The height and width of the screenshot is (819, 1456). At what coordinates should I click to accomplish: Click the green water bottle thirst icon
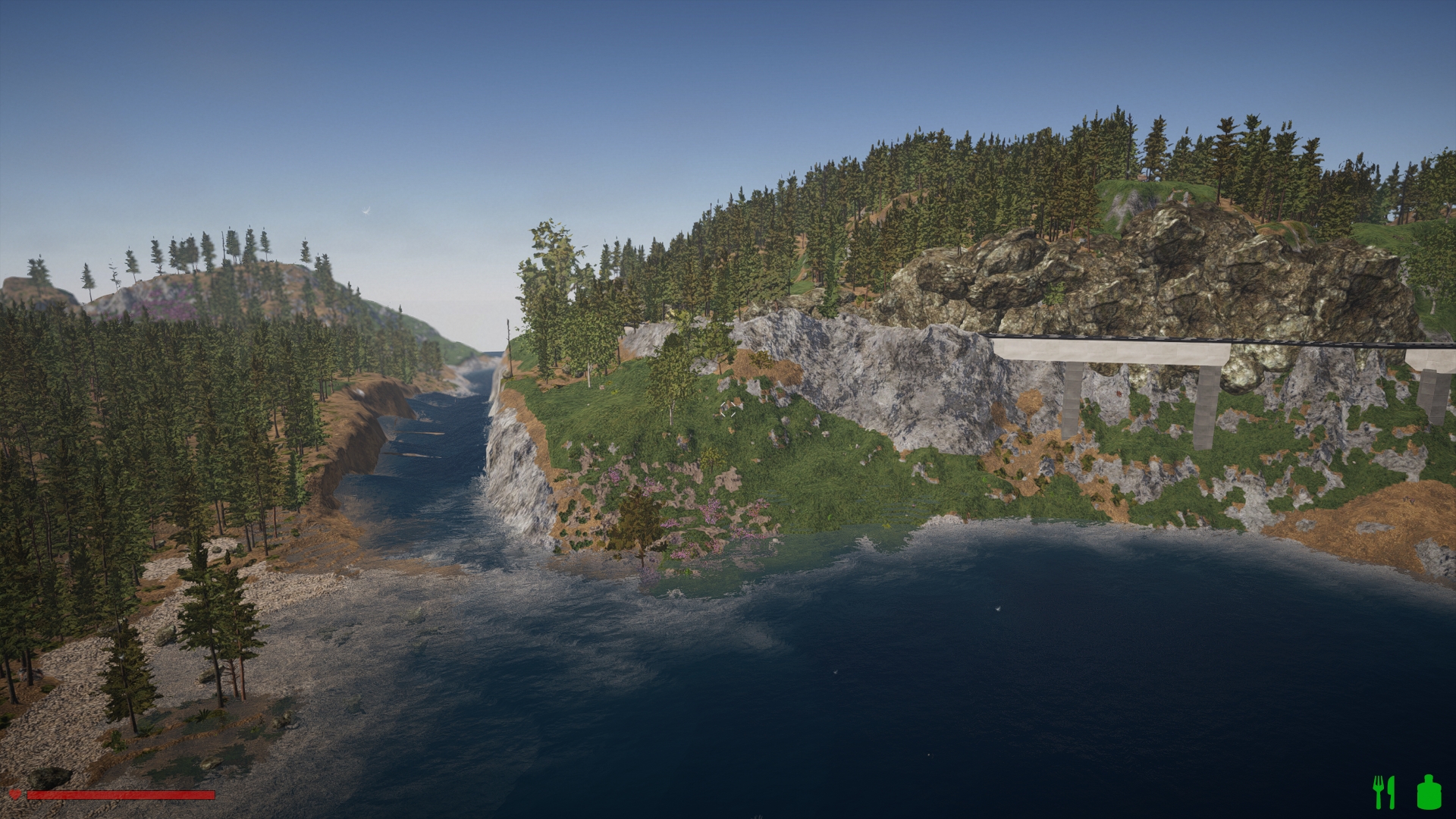click(1428, 792)
